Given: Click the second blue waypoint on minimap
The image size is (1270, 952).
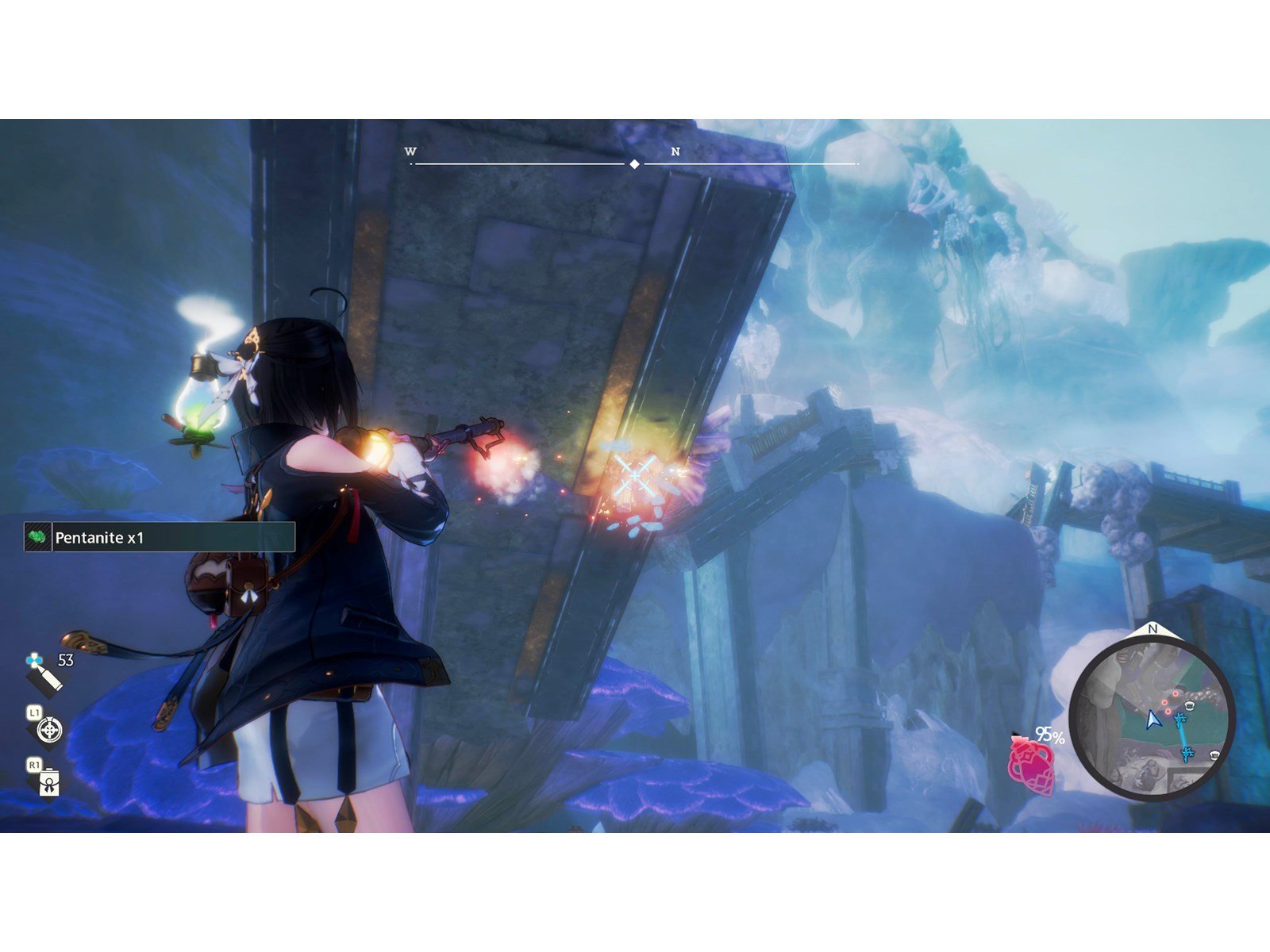Looking at the screenshot, I should [1187, 754].
